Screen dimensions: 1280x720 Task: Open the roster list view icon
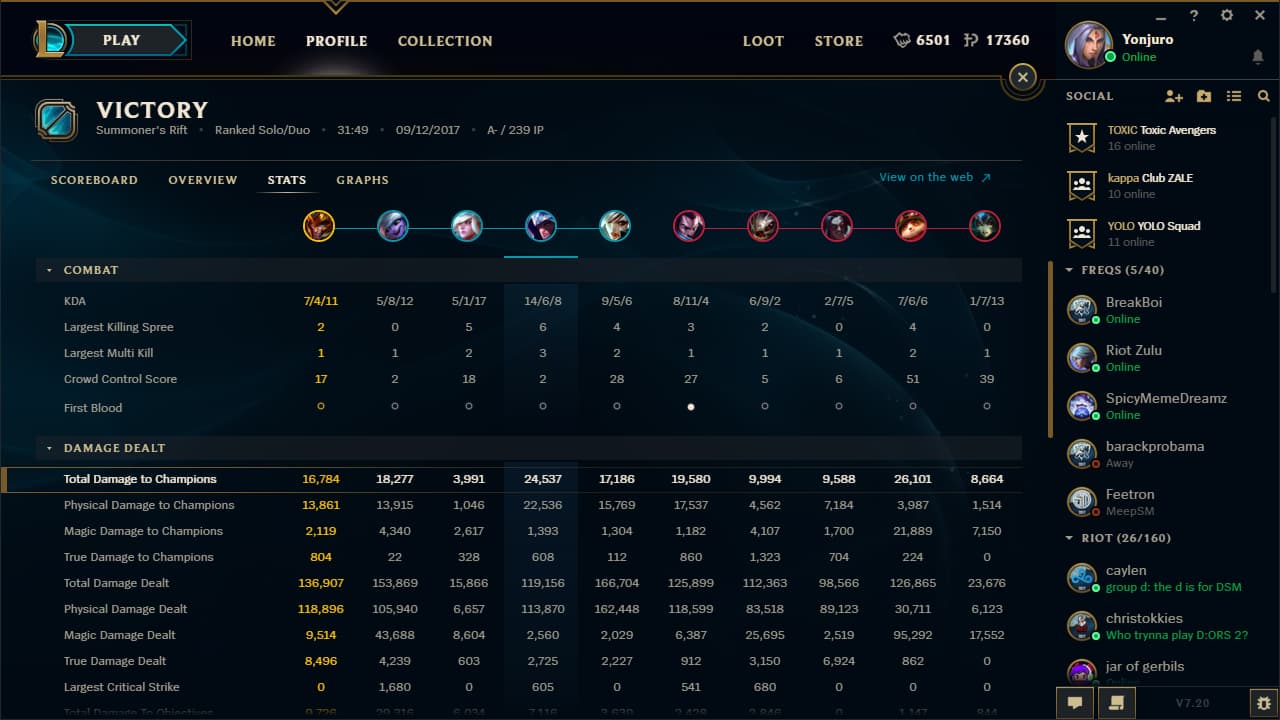tap(1234, 96)
